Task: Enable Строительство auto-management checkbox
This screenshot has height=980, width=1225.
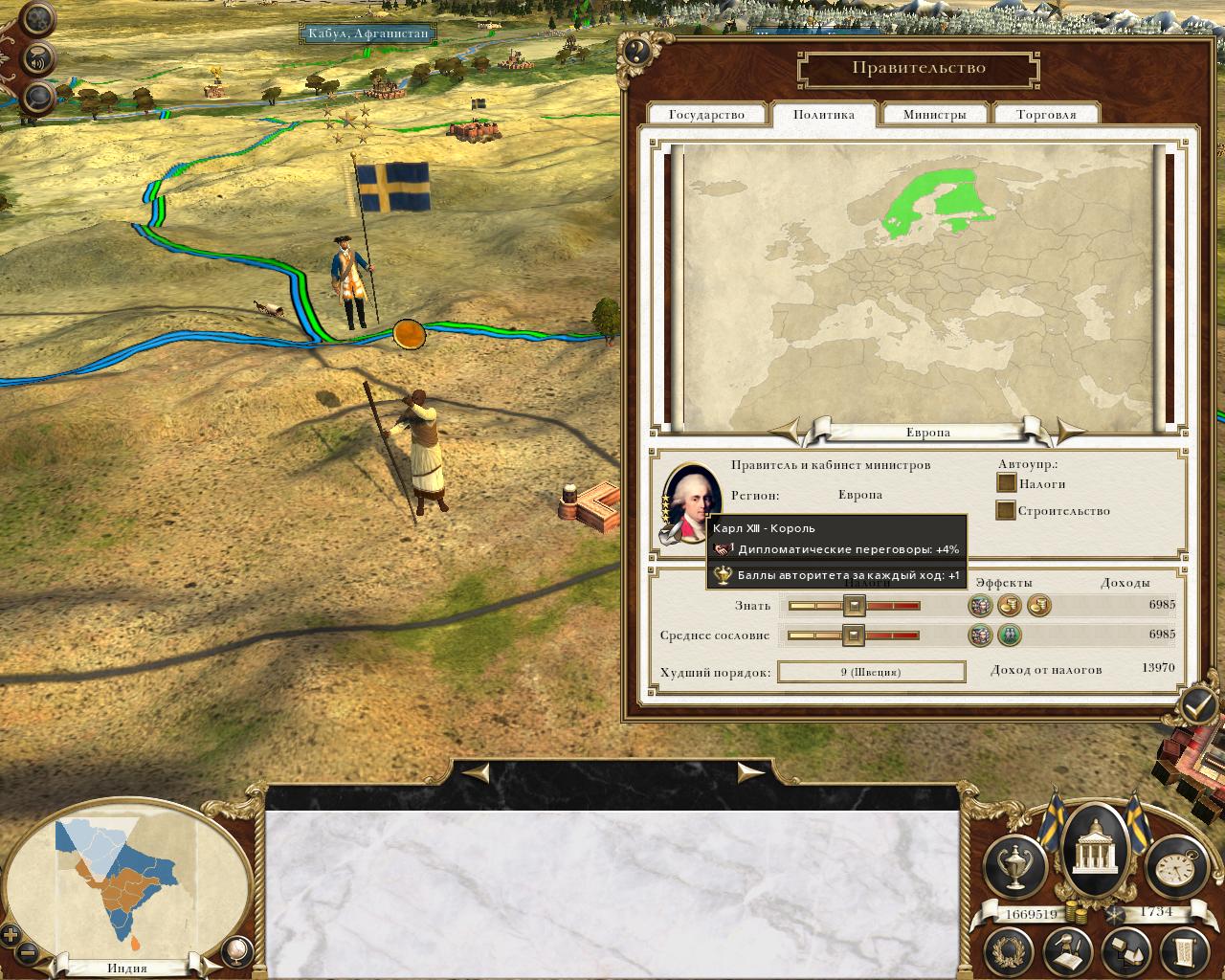Action: pos(1005,510)
